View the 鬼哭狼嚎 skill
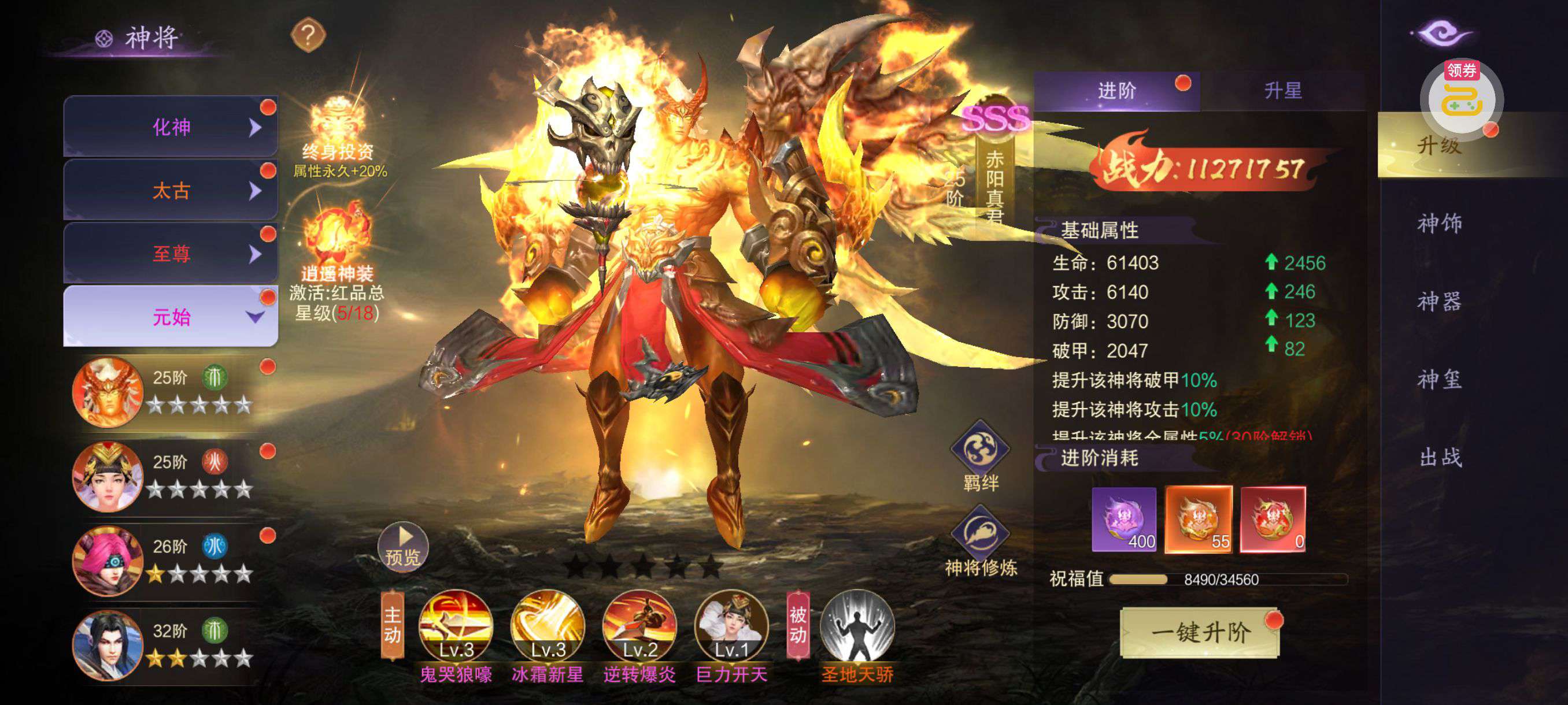This screenshot has height=705, width=1568. point(456,626)
